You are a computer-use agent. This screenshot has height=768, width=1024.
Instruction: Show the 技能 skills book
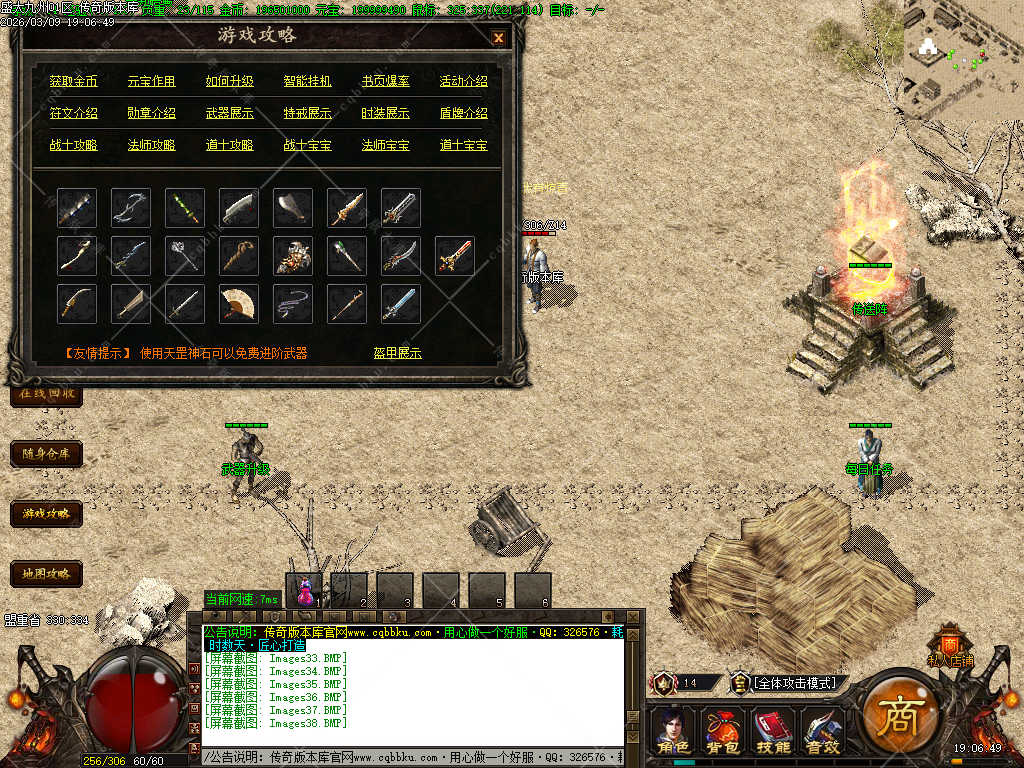click(x=772, y=730)
